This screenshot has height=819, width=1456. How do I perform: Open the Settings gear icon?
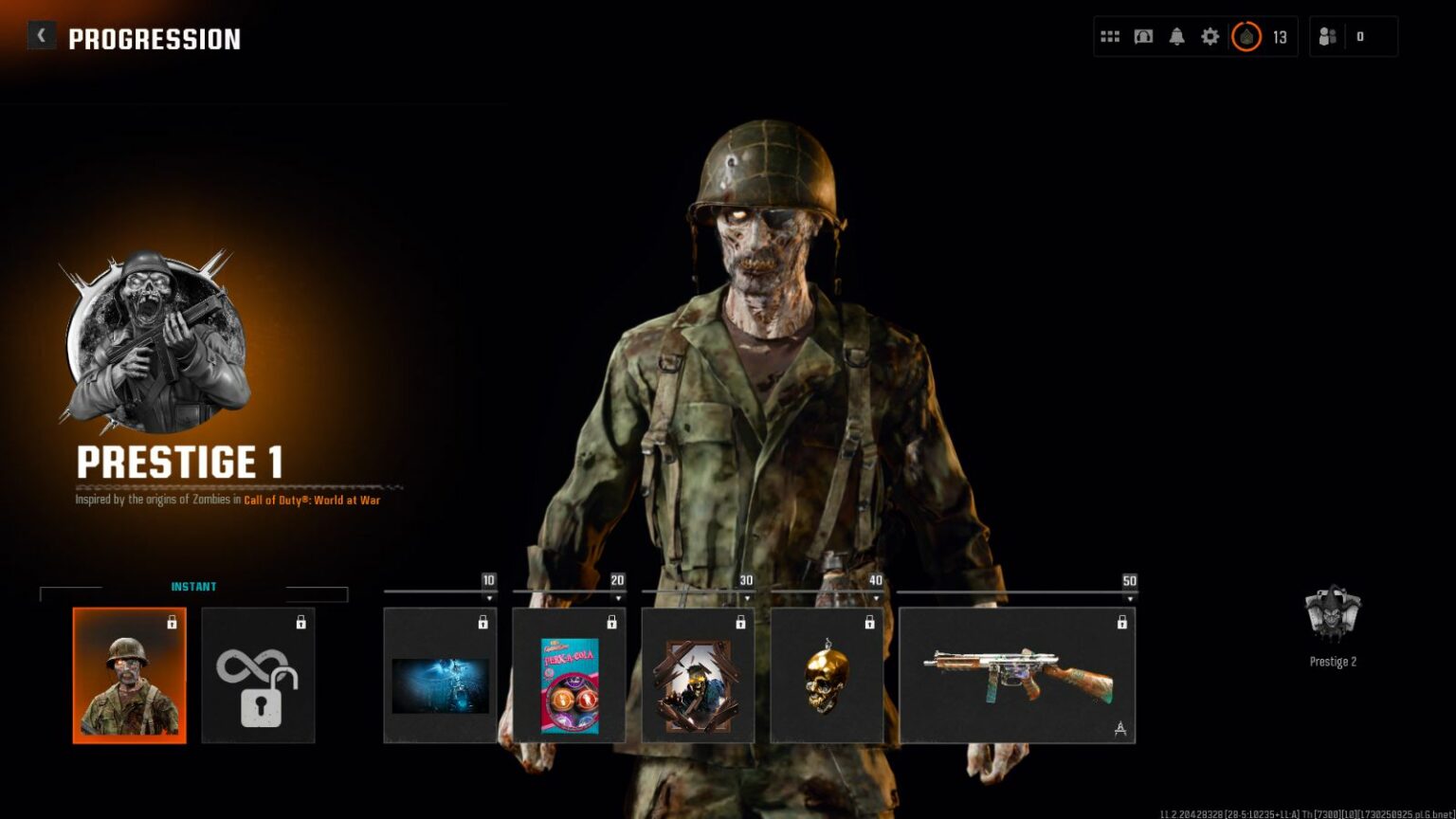click(x=1210, y=35)
